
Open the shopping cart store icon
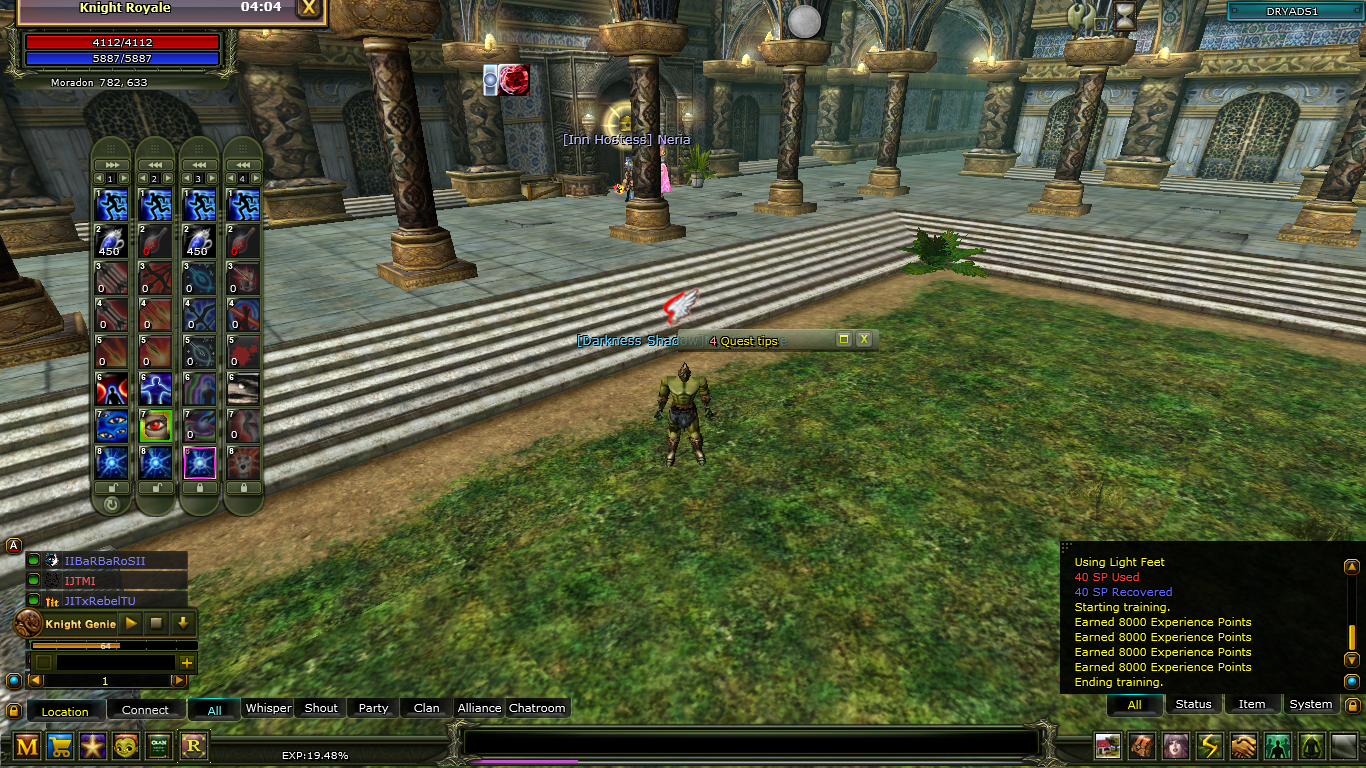pyautogui.click(x=60, y=746)
